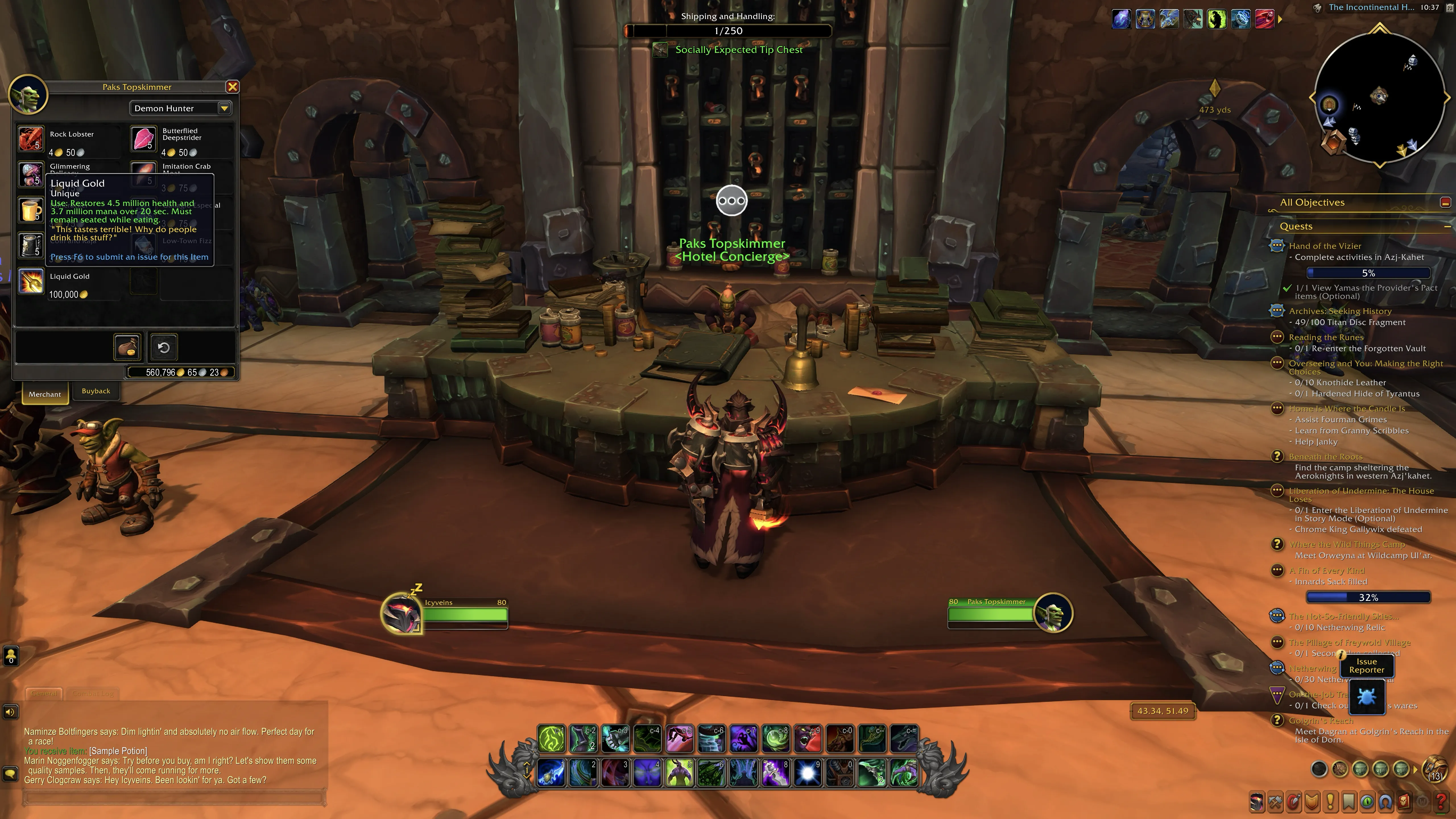
Task: Open the character info helmet portrait button
Action: point(1256,802)
